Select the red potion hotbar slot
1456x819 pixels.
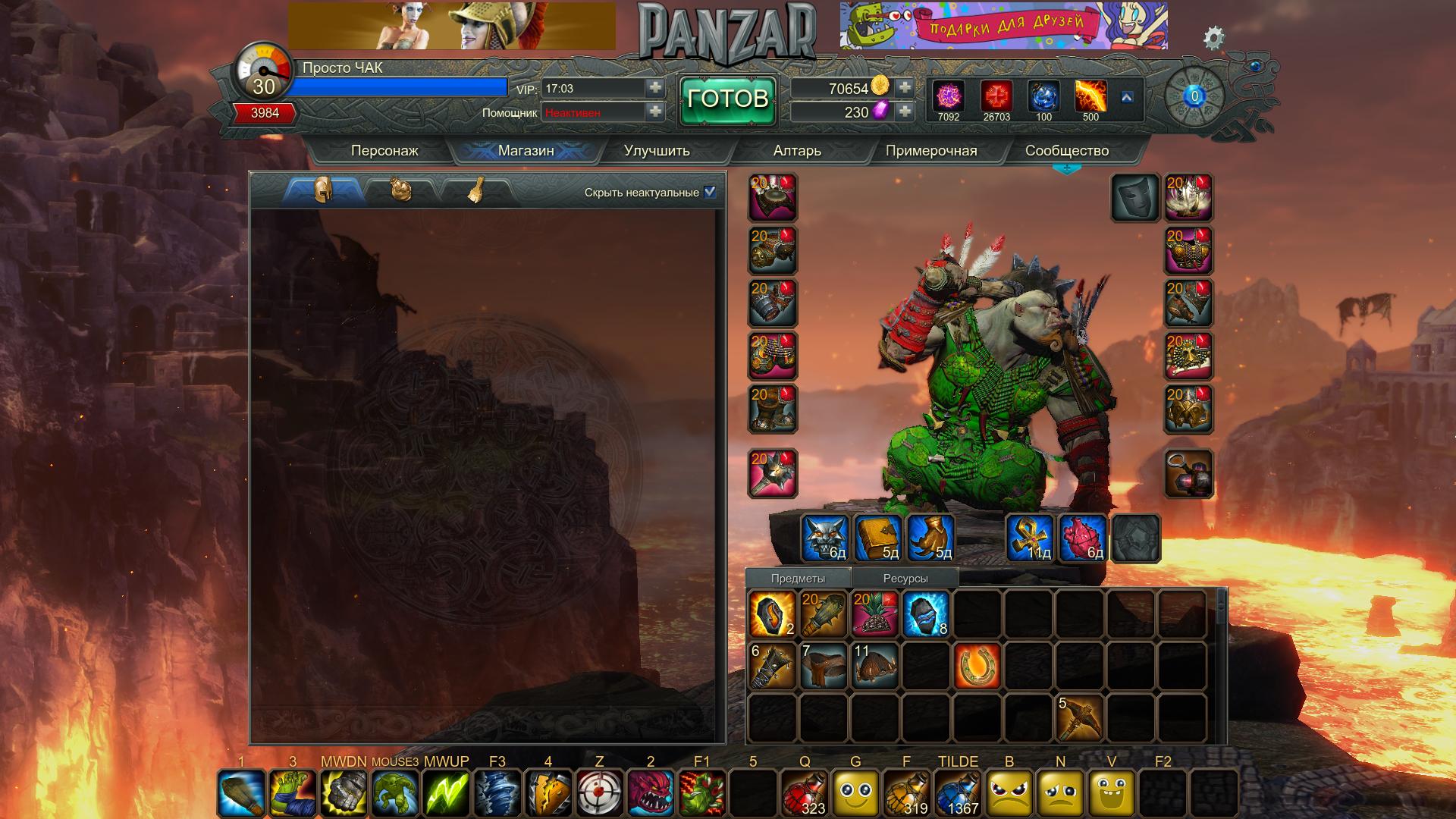(805, 793)
